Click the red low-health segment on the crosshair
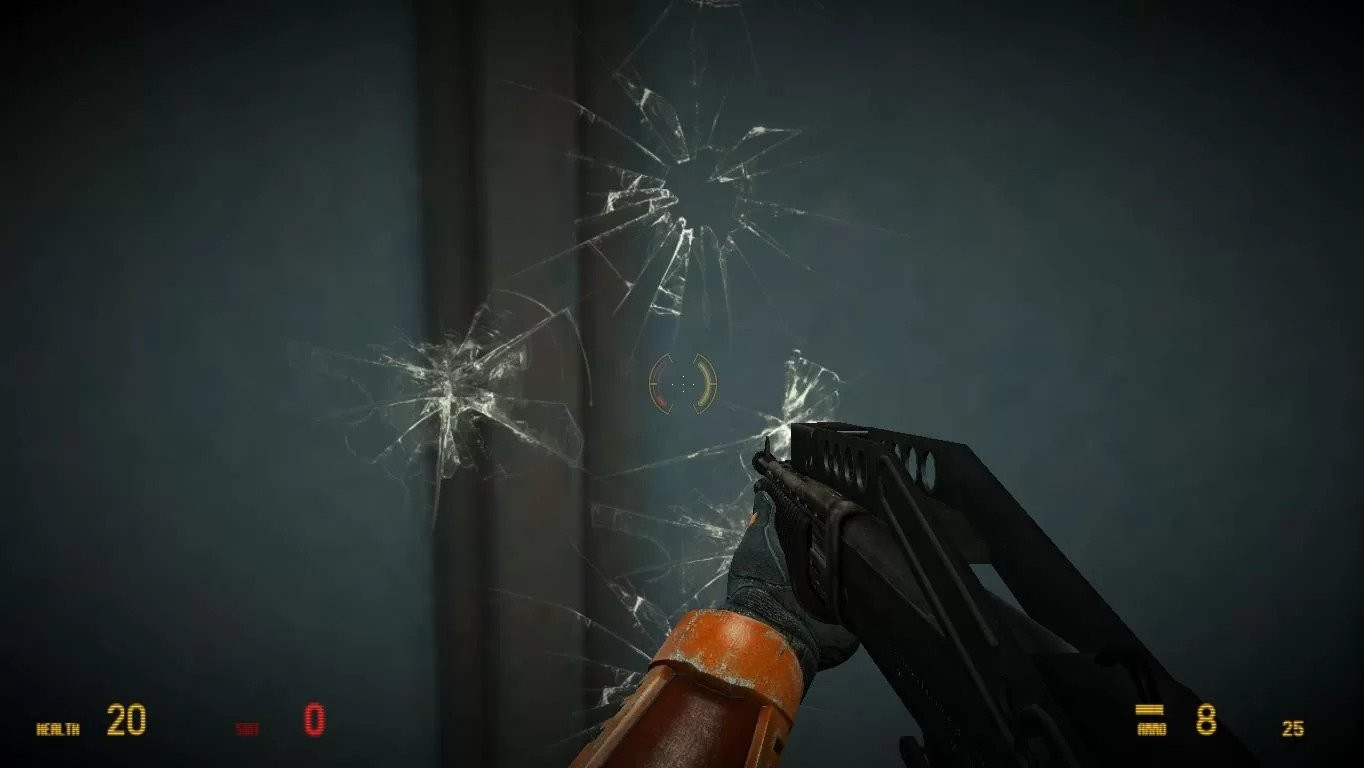Image resolution: width=1364 pixels, height=768 pixels. click(660, 400)
